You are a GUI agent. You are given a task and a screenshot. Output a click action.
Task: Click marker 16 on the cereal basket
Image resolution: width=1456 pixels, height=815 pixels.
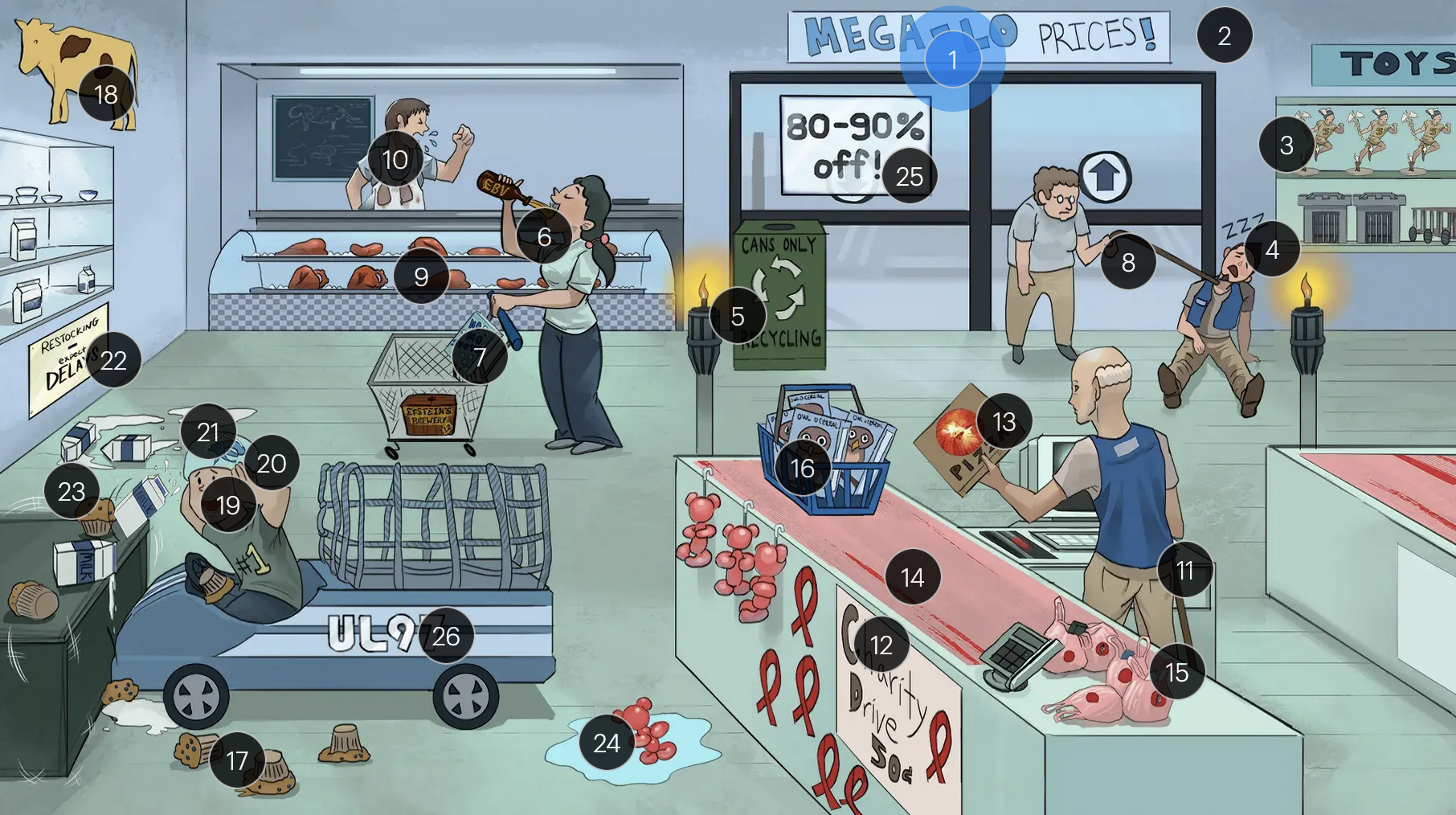click(x=802, y=468)
